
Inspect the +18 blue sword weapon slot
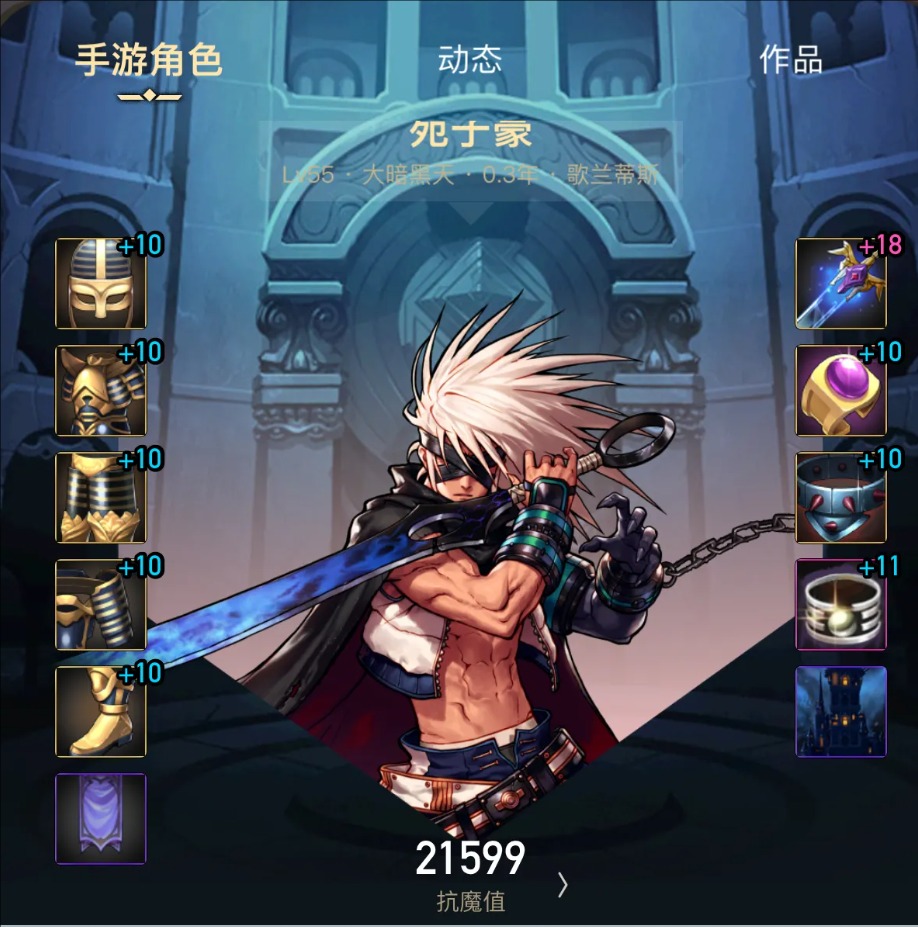click(841, 284)
